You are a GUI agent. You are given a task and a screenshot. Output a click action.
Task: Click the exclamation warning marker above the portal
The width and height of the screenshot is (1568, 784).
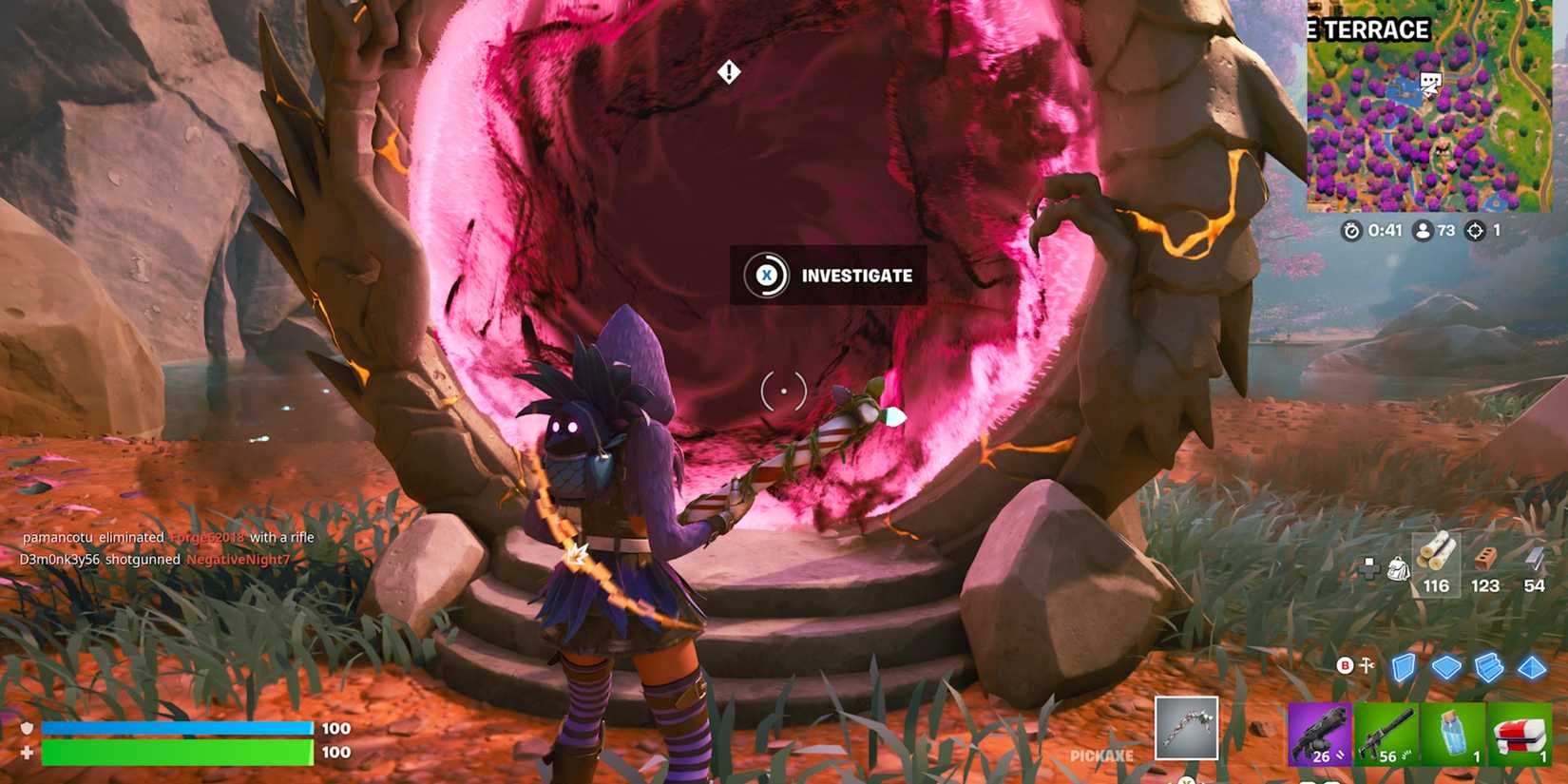click(x=728, y=70)
